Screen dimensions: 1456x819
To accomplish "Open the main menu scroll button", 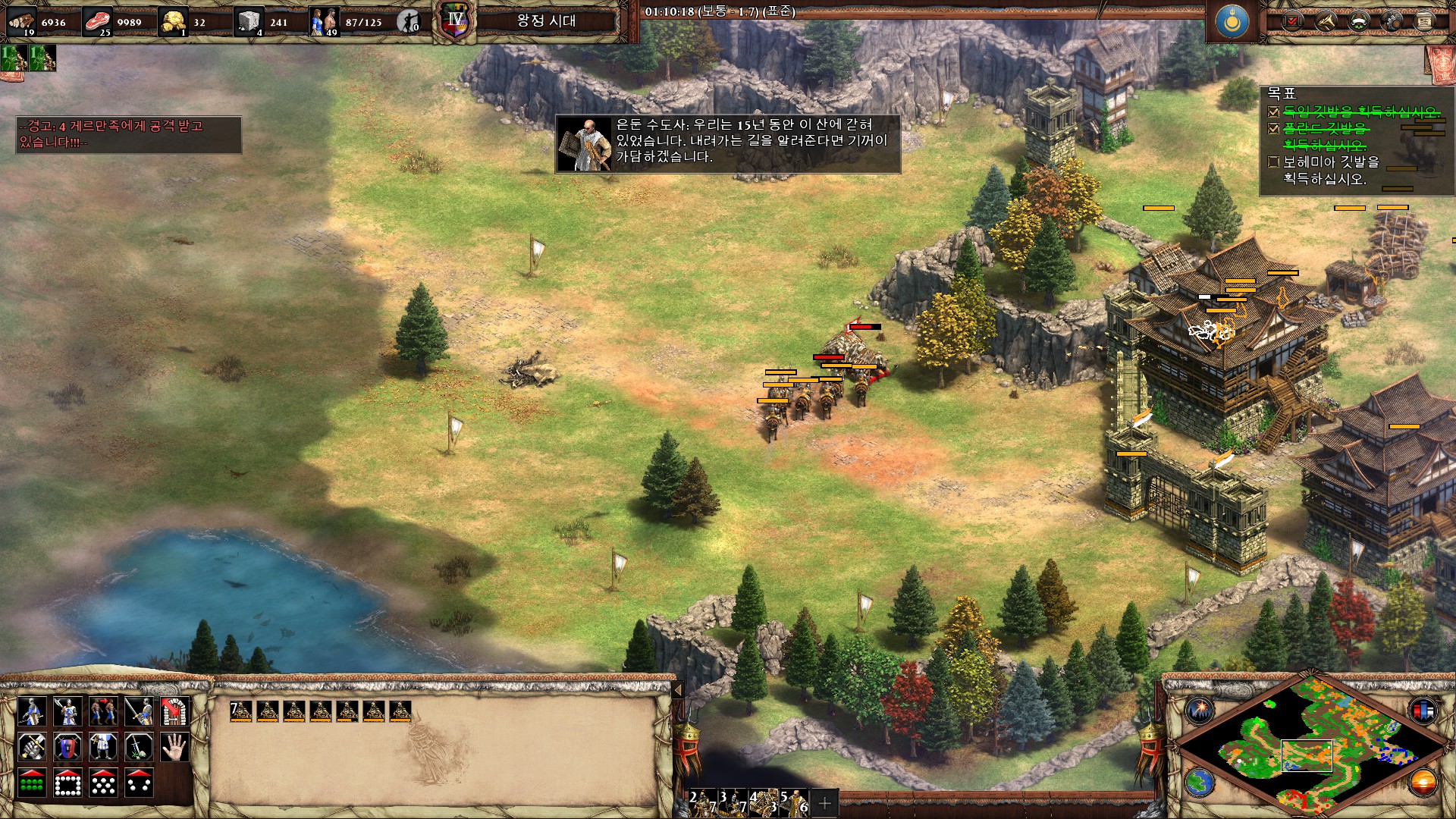I will tap(1424, 21).
